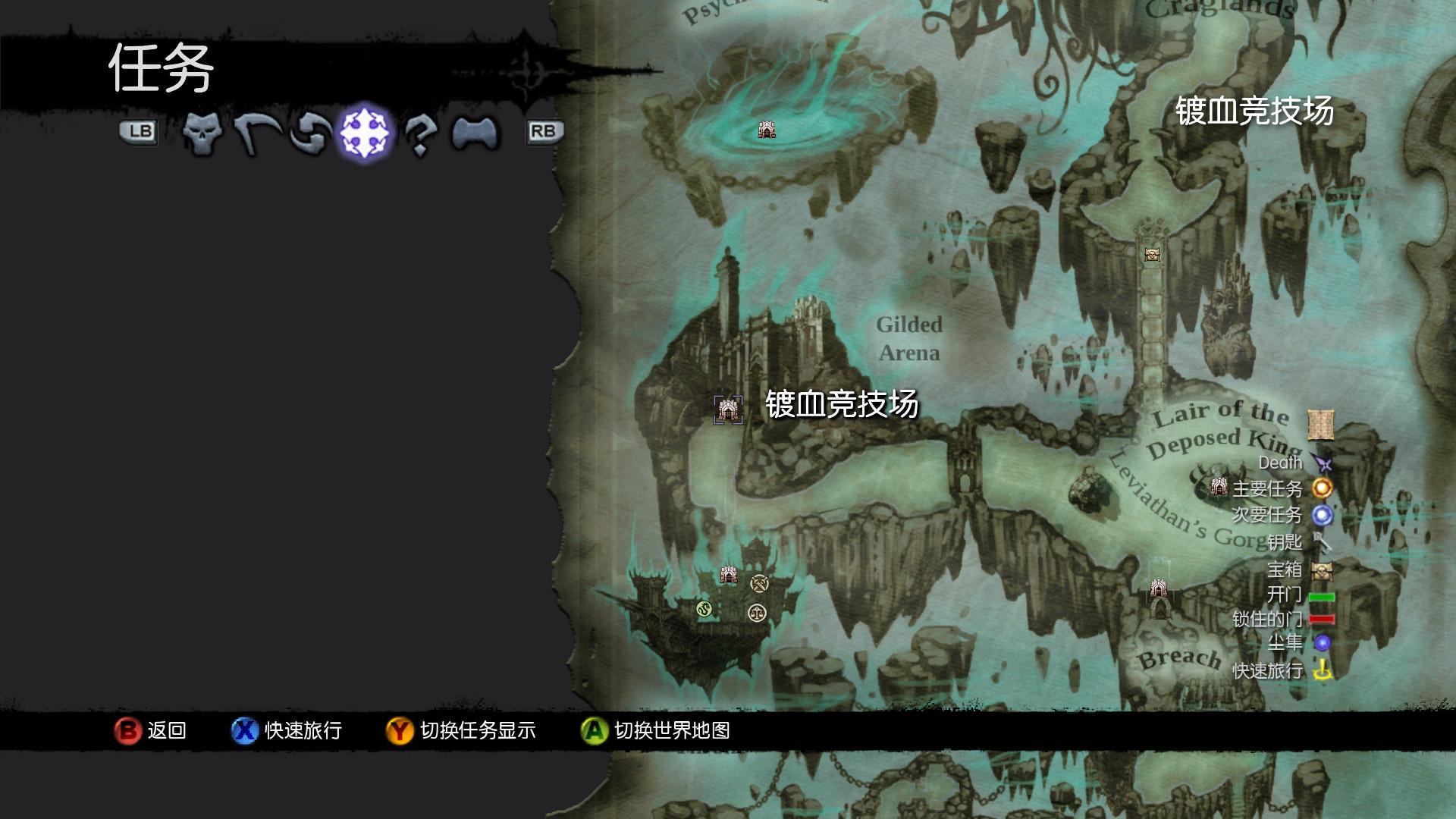
Task: Click the gate marker on the glowing portal
Action: point(767,130)
